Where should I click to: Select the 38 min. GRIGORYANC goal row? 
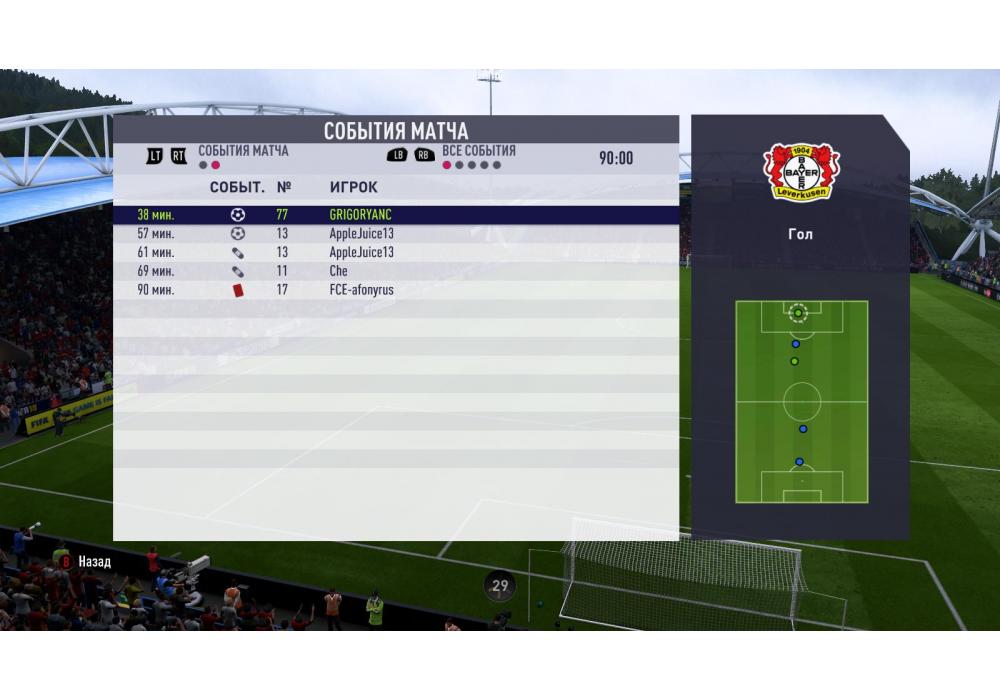pos(395,215)
